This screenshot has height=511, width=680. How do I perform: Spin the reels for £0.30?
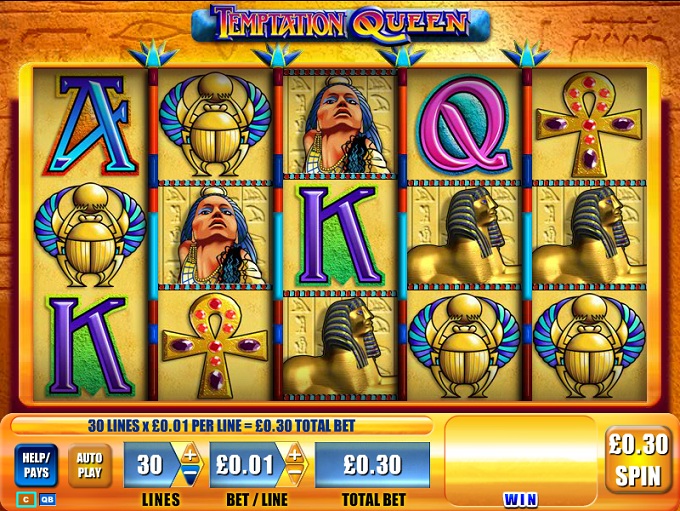point(638,460)
